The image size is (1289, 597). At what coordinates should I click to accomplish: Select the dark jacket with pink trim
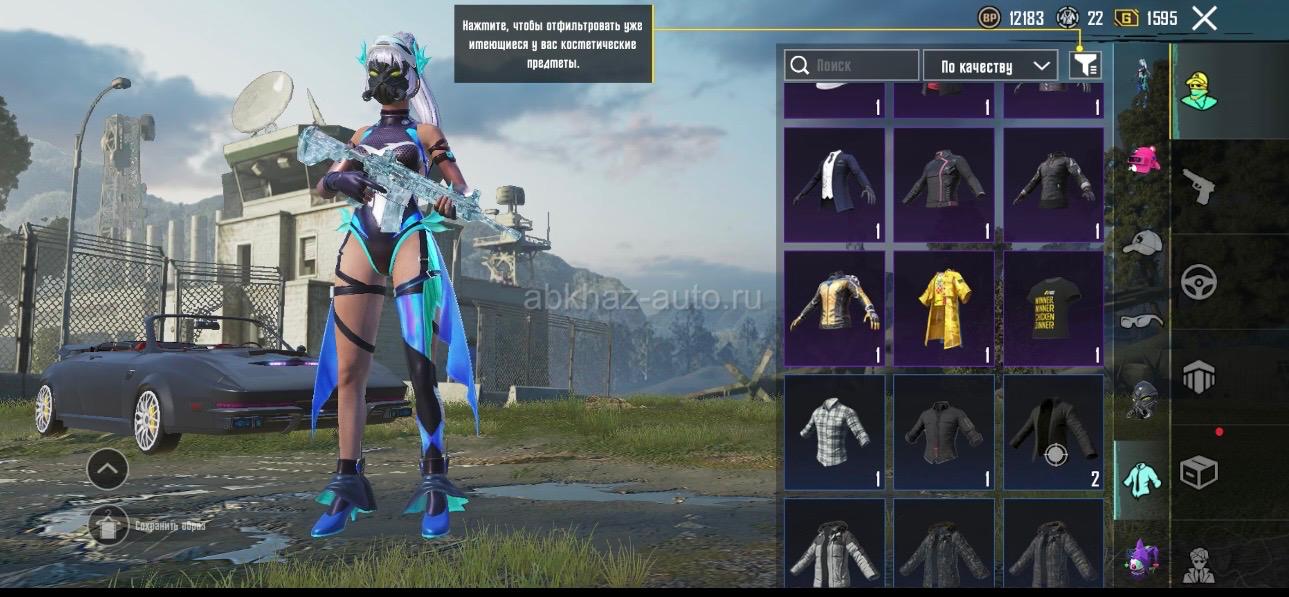(943, 185)
